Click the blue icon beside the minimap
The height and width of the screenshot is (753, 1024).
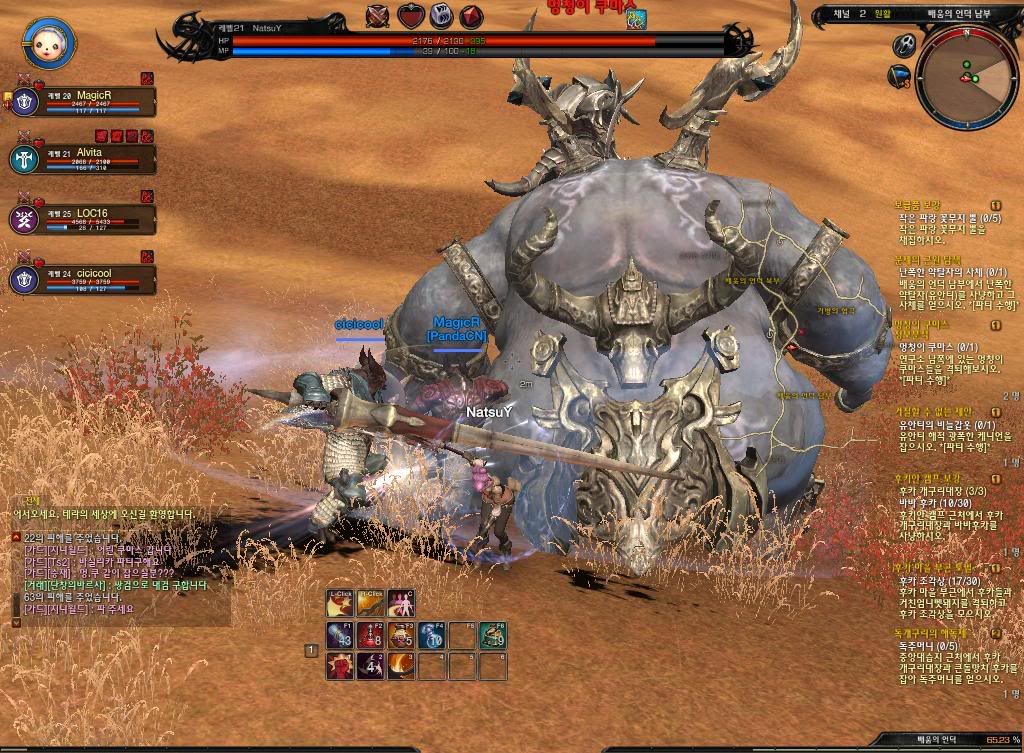pos(899,75)
